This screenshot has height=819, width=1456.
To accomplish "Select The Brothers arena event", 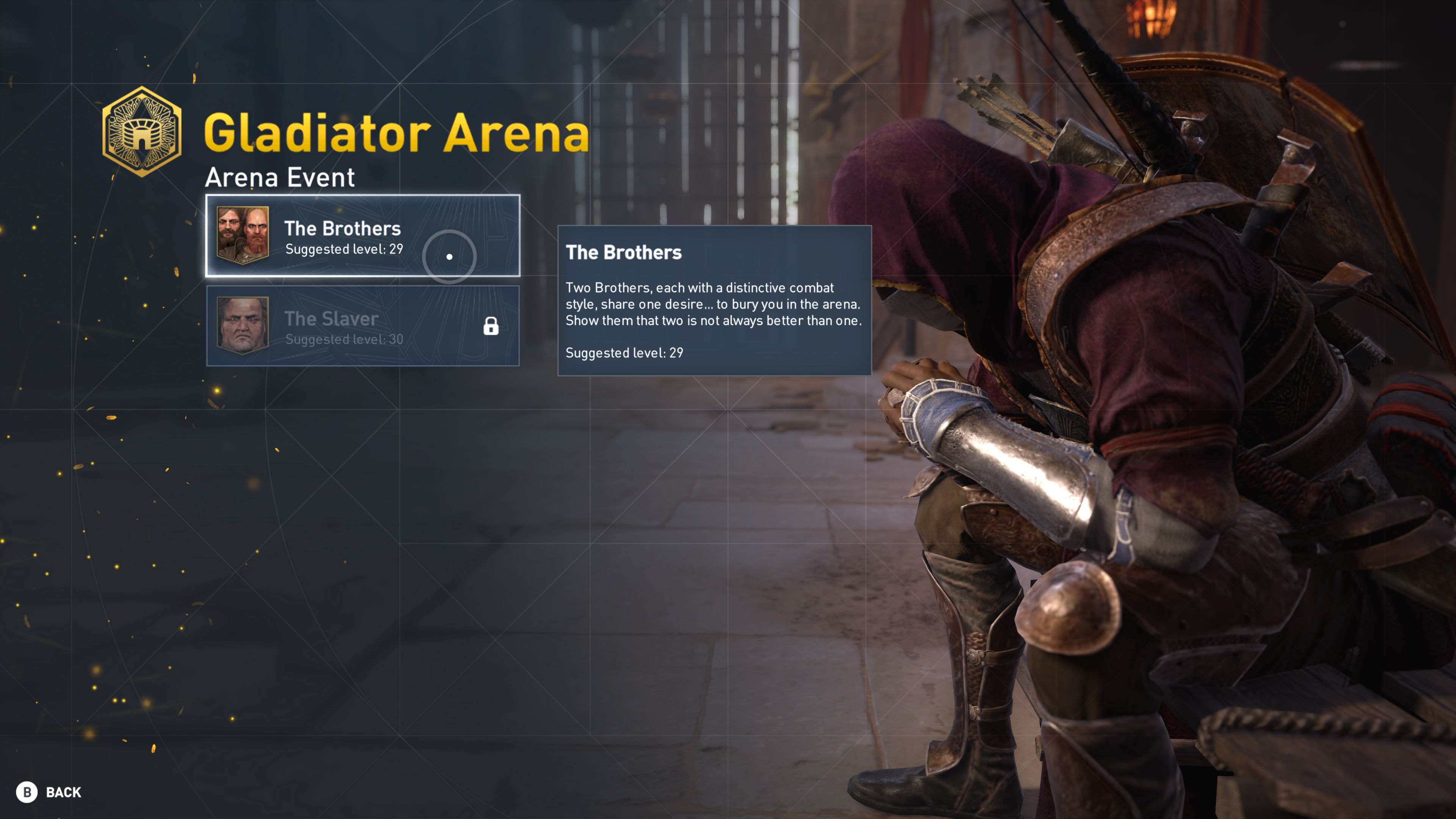I will 362,236.
